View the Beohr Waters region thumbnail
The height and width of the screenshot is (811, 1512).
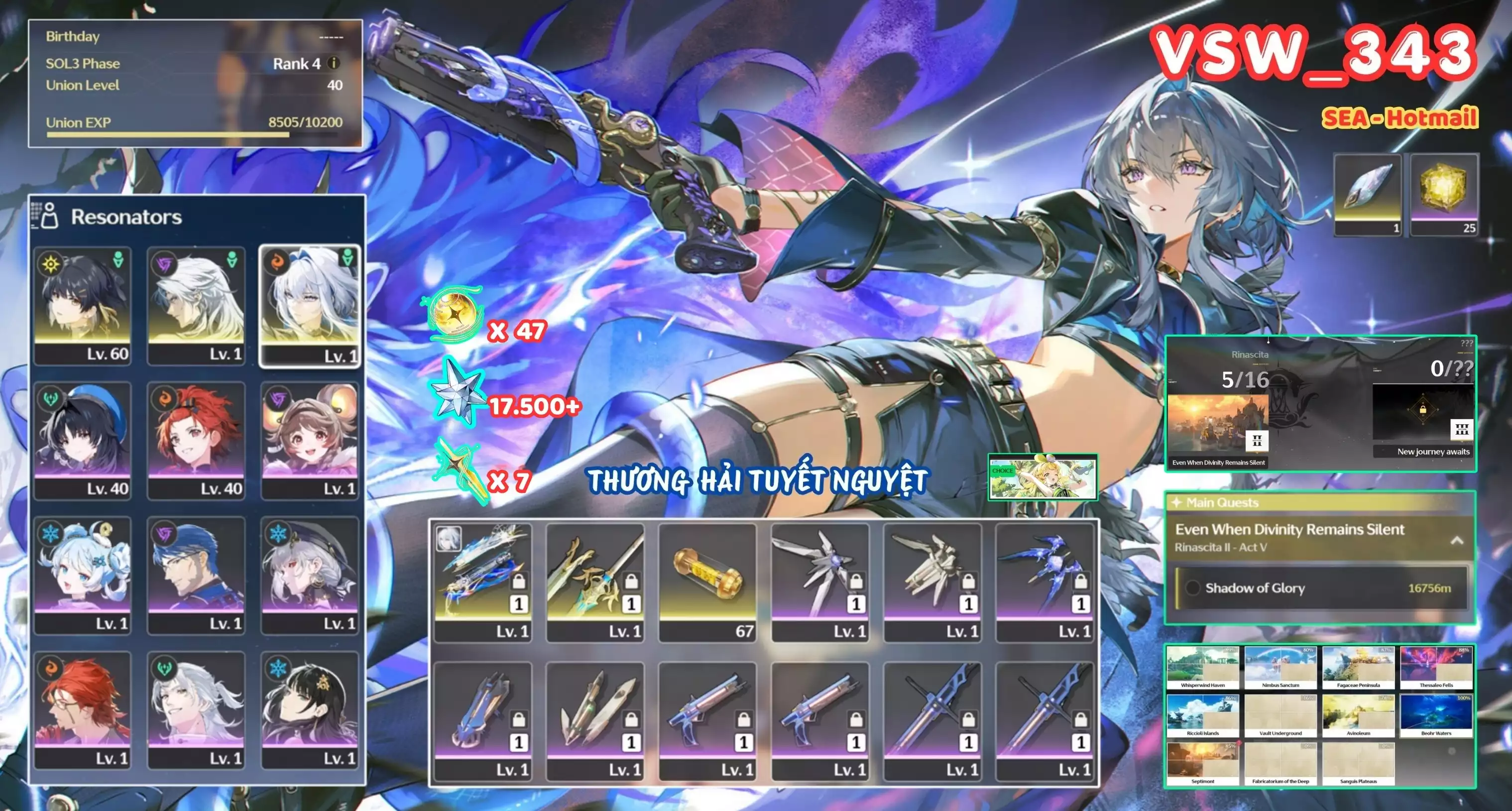point(1436,716)
